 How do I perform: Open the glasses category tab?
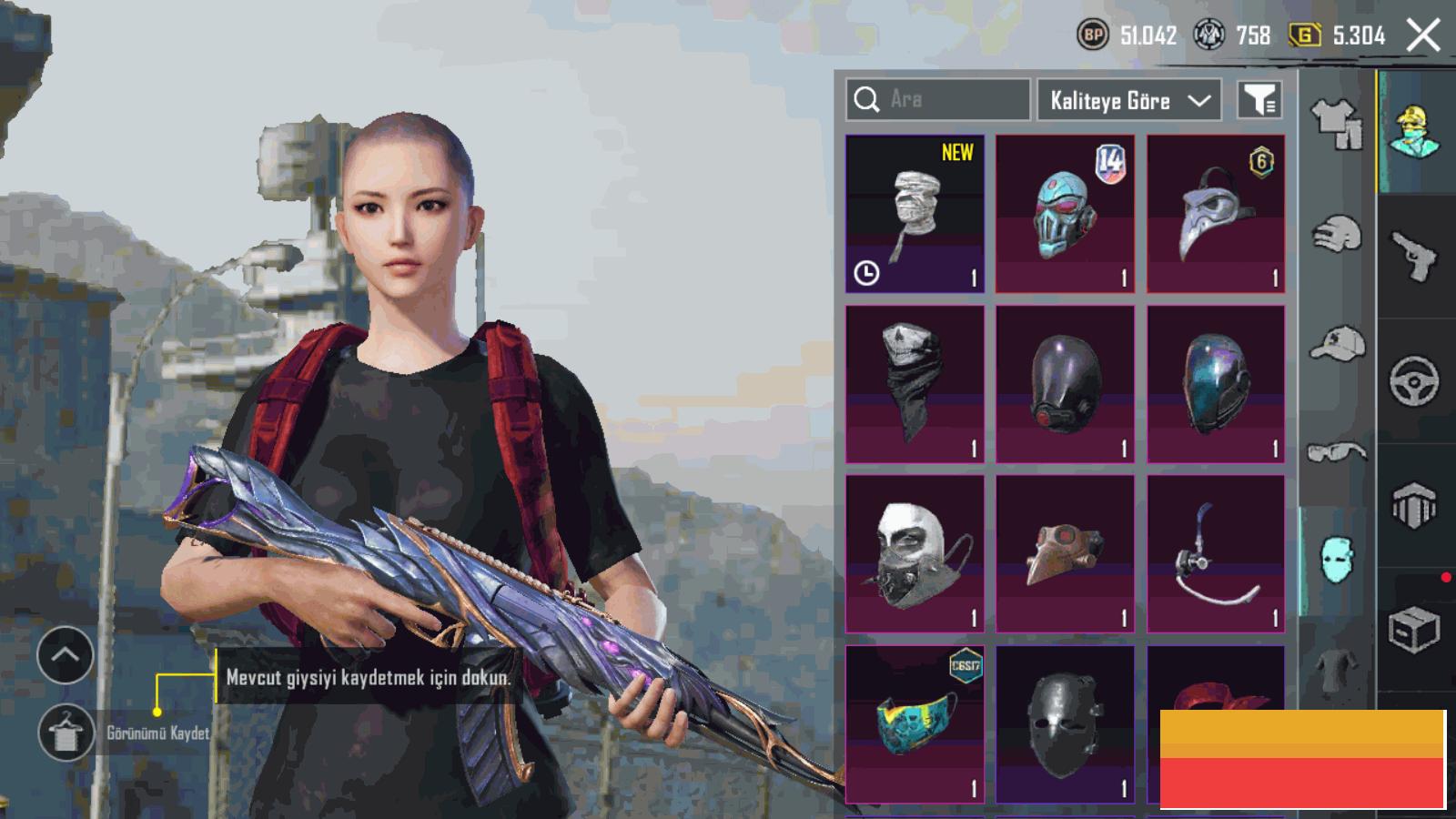click(x=1336, y=451)
